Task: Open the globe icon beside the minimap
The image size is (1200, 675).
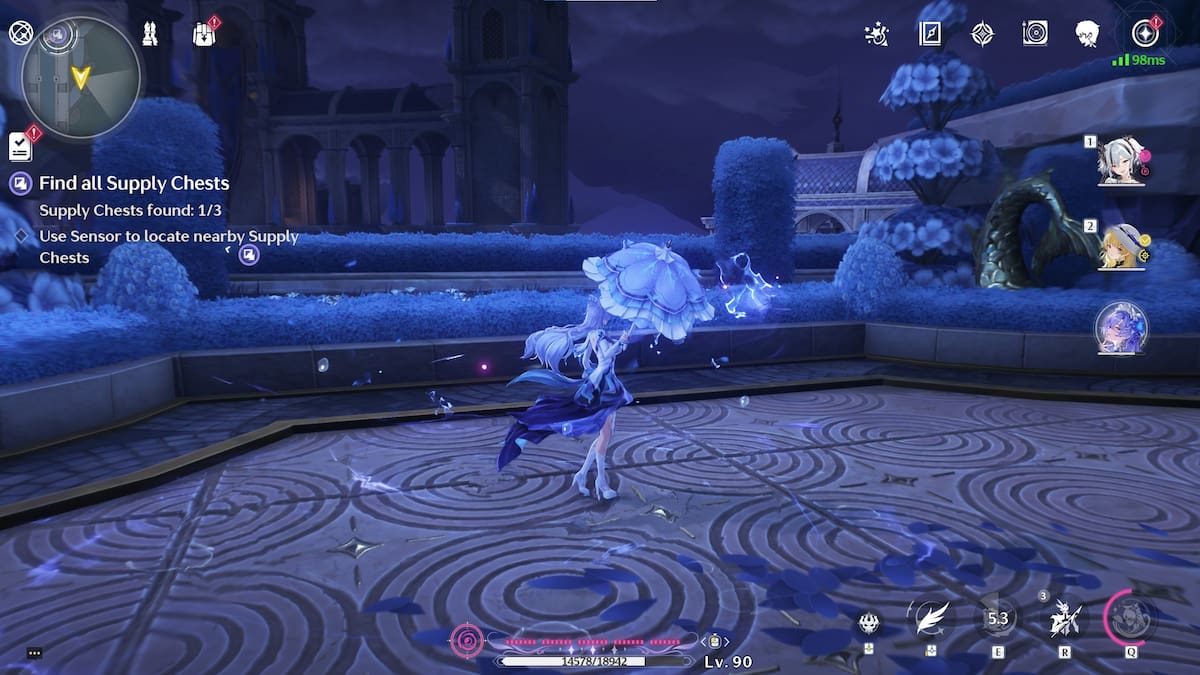Action: [20, 32]
